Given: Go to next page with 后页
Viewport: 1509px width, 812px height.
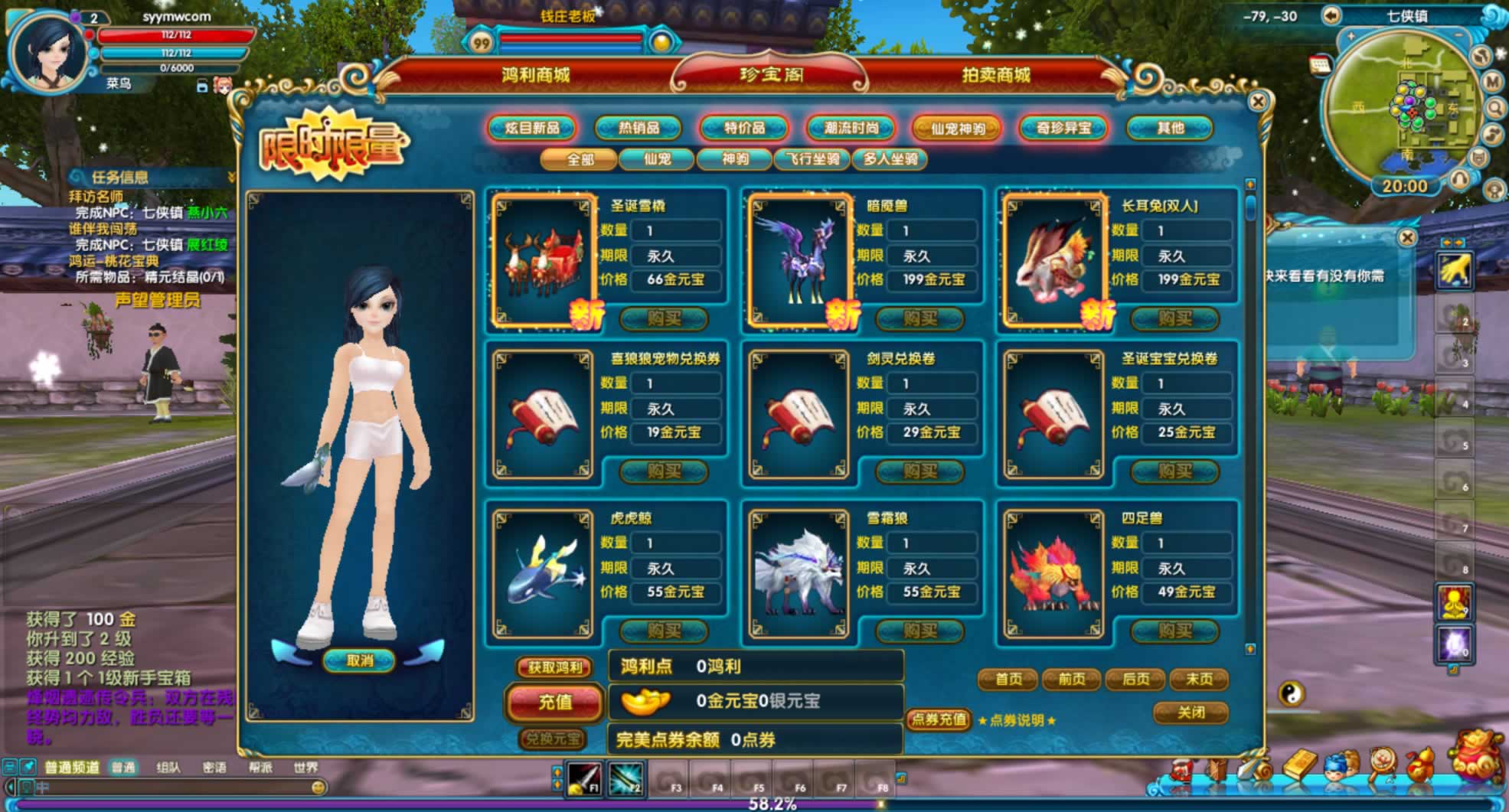Looking at the screenshot, I should [1135, 679].
